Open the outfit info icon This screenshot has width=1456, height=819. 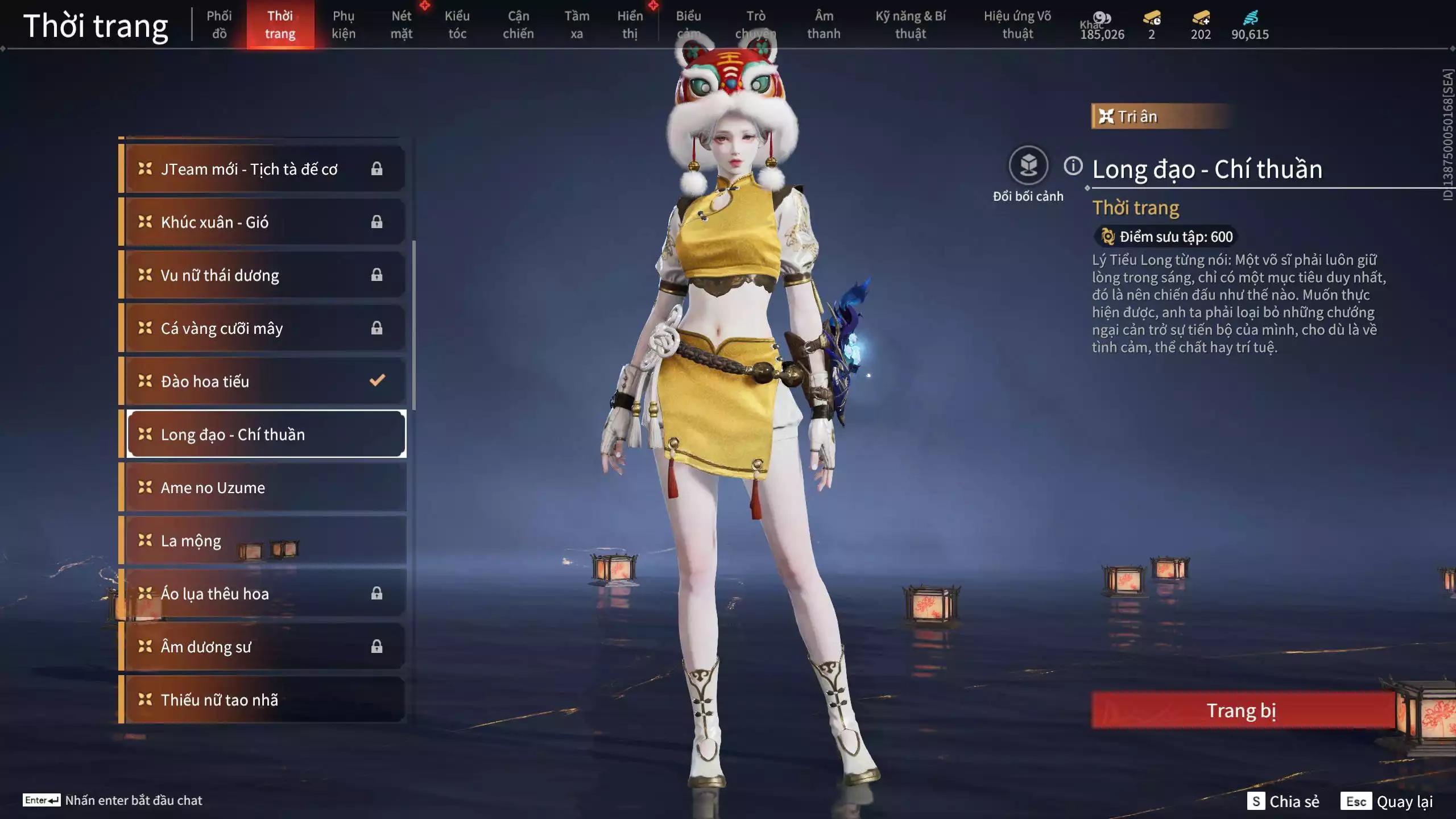click(1073, 166)
